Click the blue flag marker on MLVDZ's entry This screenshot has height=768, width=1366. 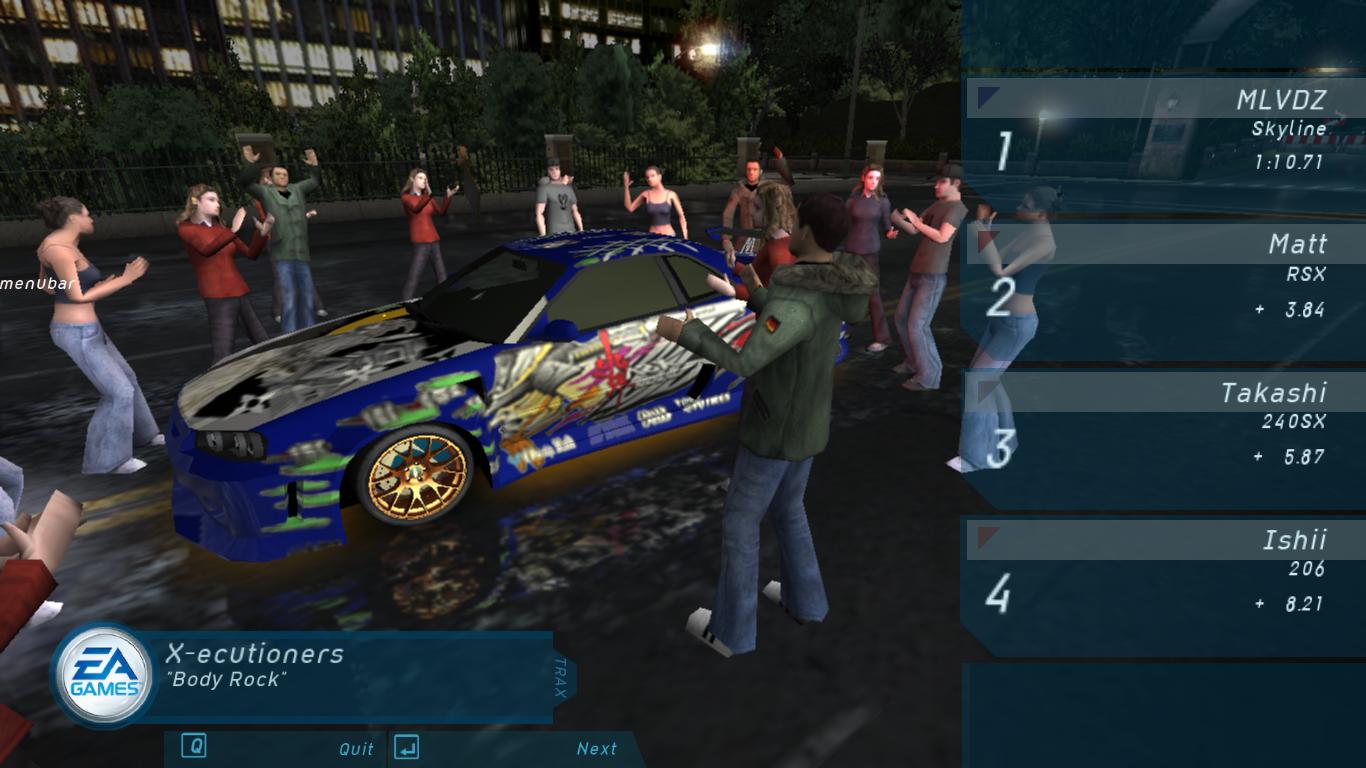point(986,95)
